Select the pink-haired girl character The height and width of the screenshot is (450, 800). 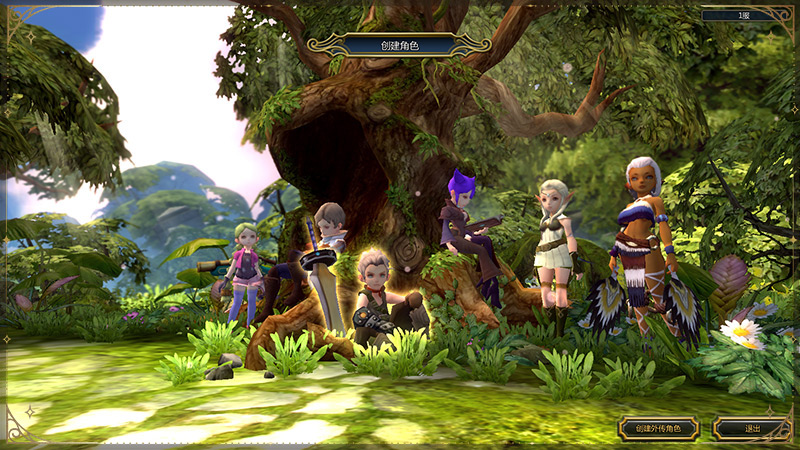click(243, 270)
